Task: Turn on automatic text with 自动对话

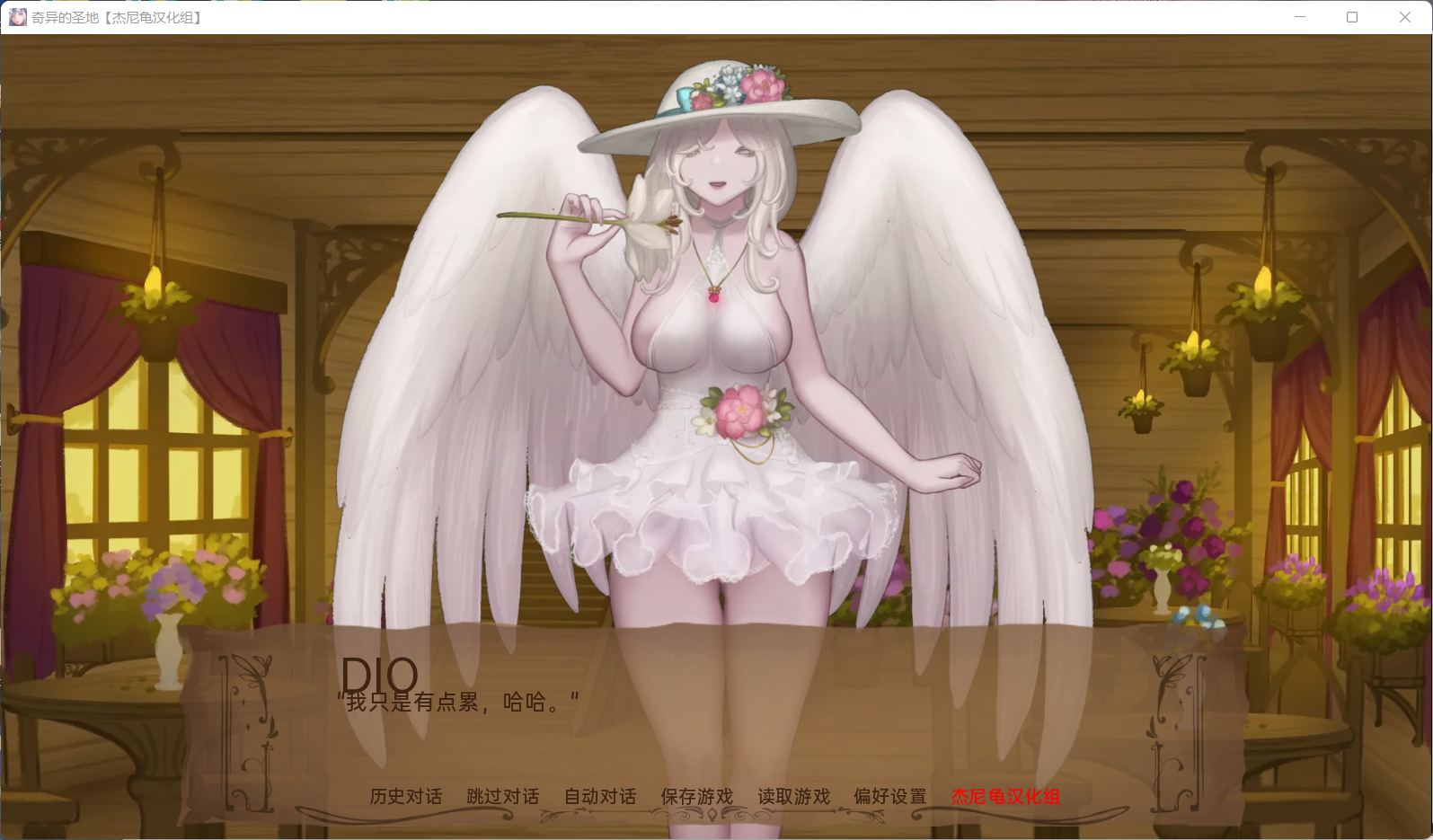Action: click(x=599, y=796)
